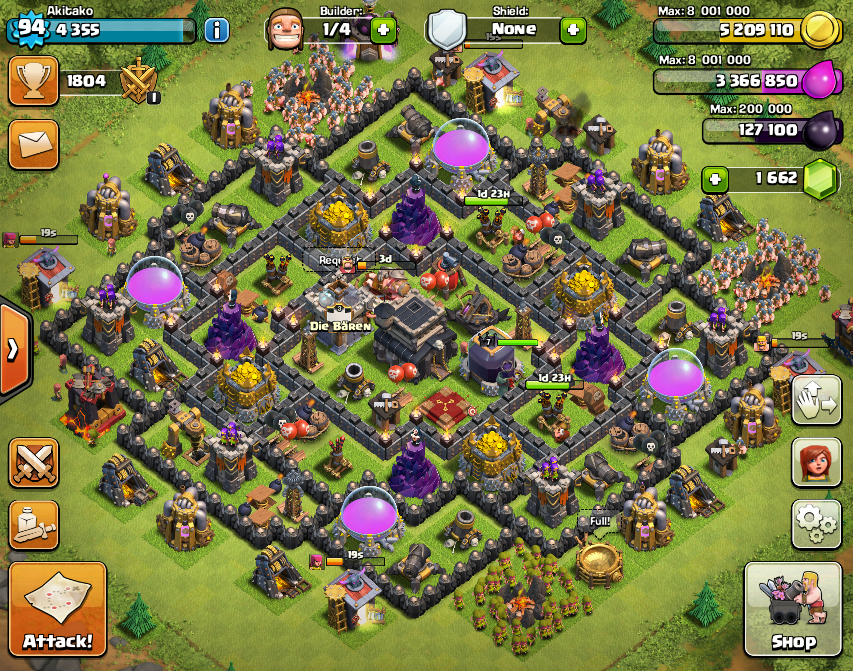Open the village edit layout button
This screenshot has height=671, width=853.
point(816,400)
